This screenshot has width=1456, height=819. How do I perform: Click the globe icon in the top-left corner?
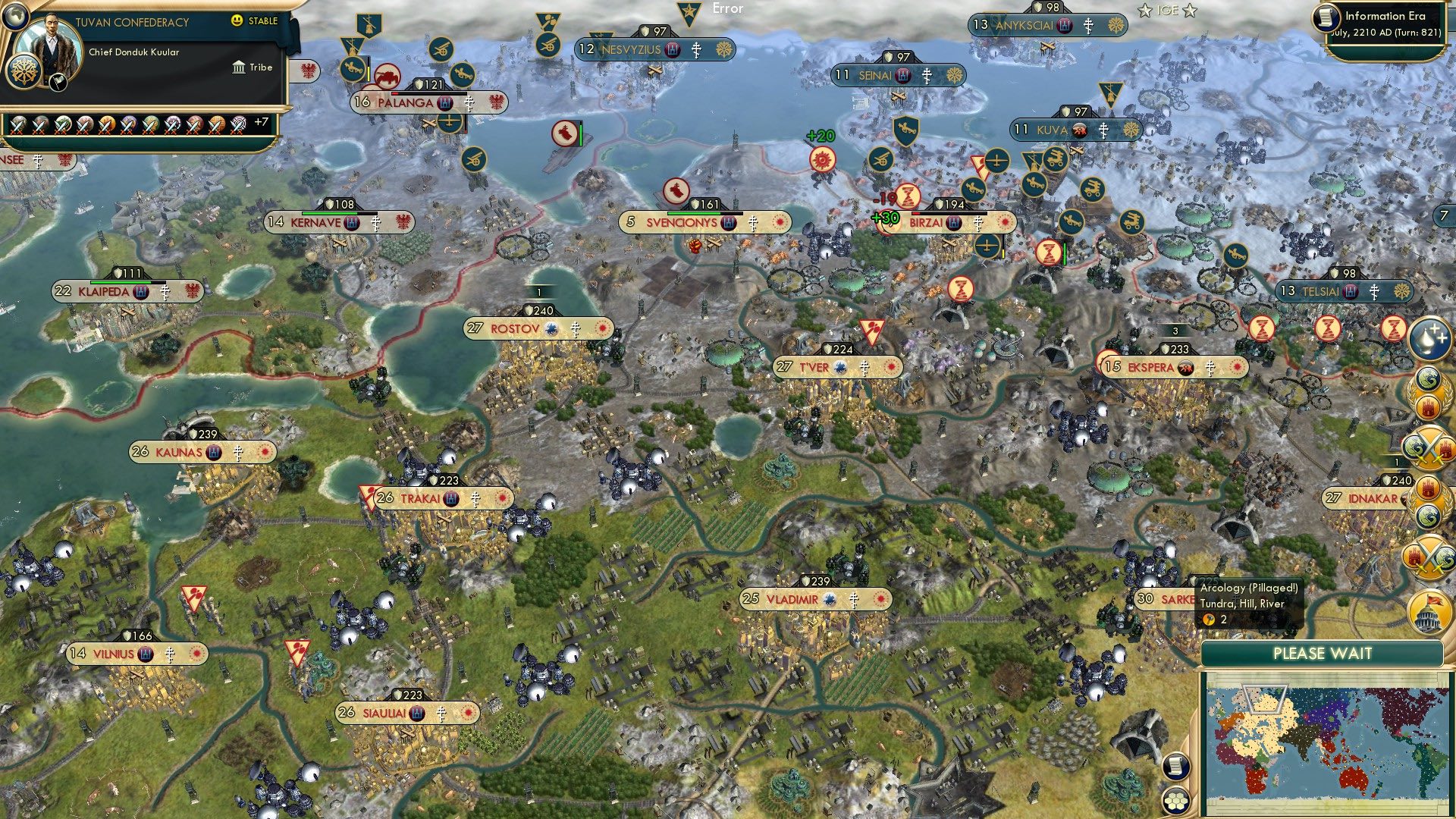[x=15, y=17]
